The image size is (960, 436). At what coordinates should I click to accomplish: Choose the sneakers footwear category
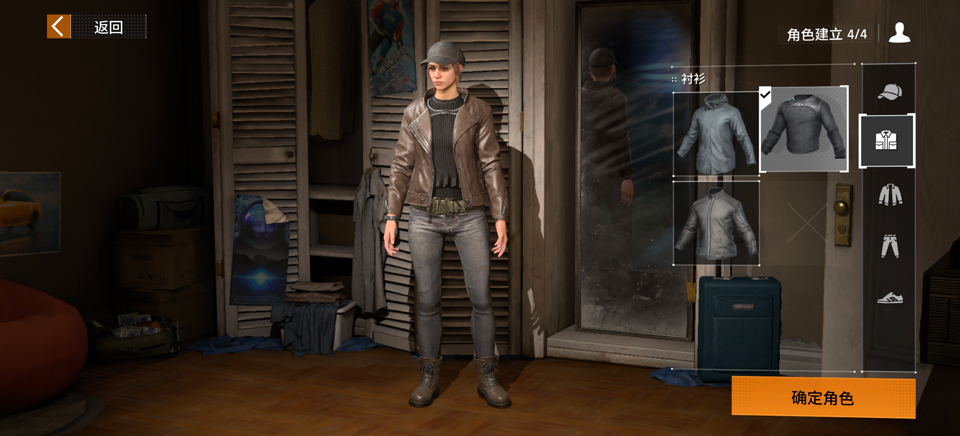coord(888,297)
